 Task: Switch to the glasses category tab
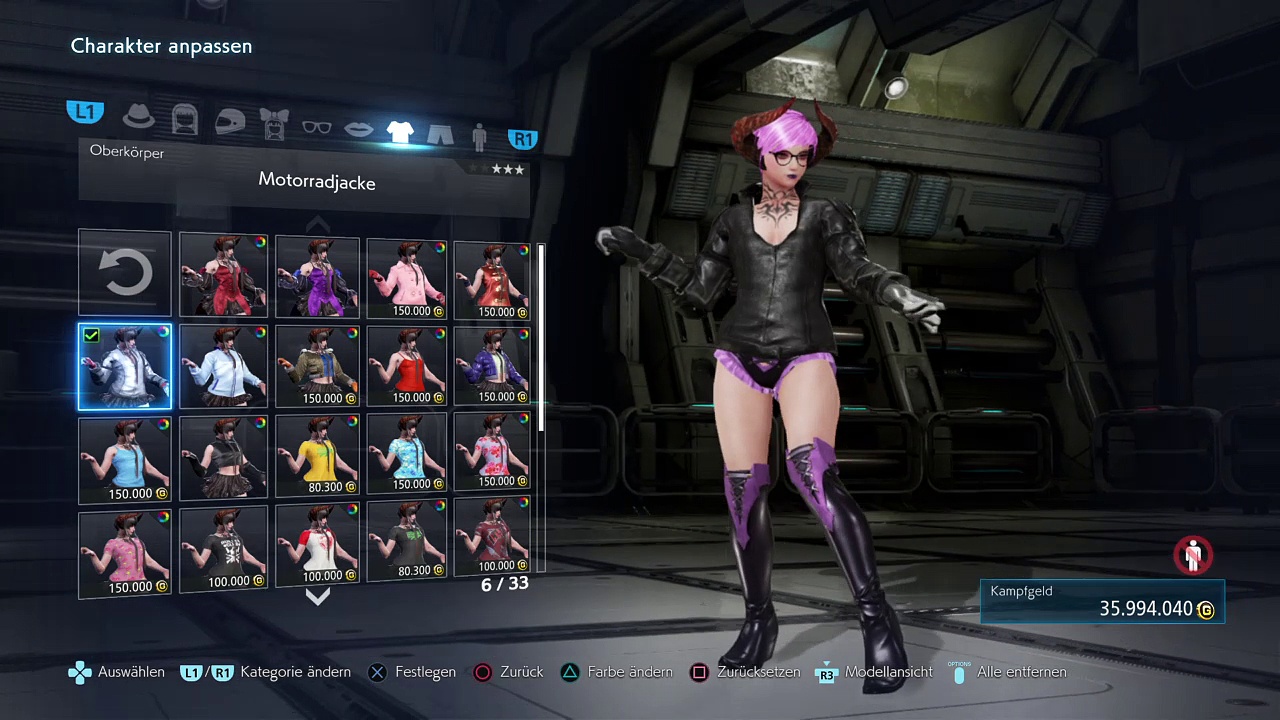click(316, 127)
